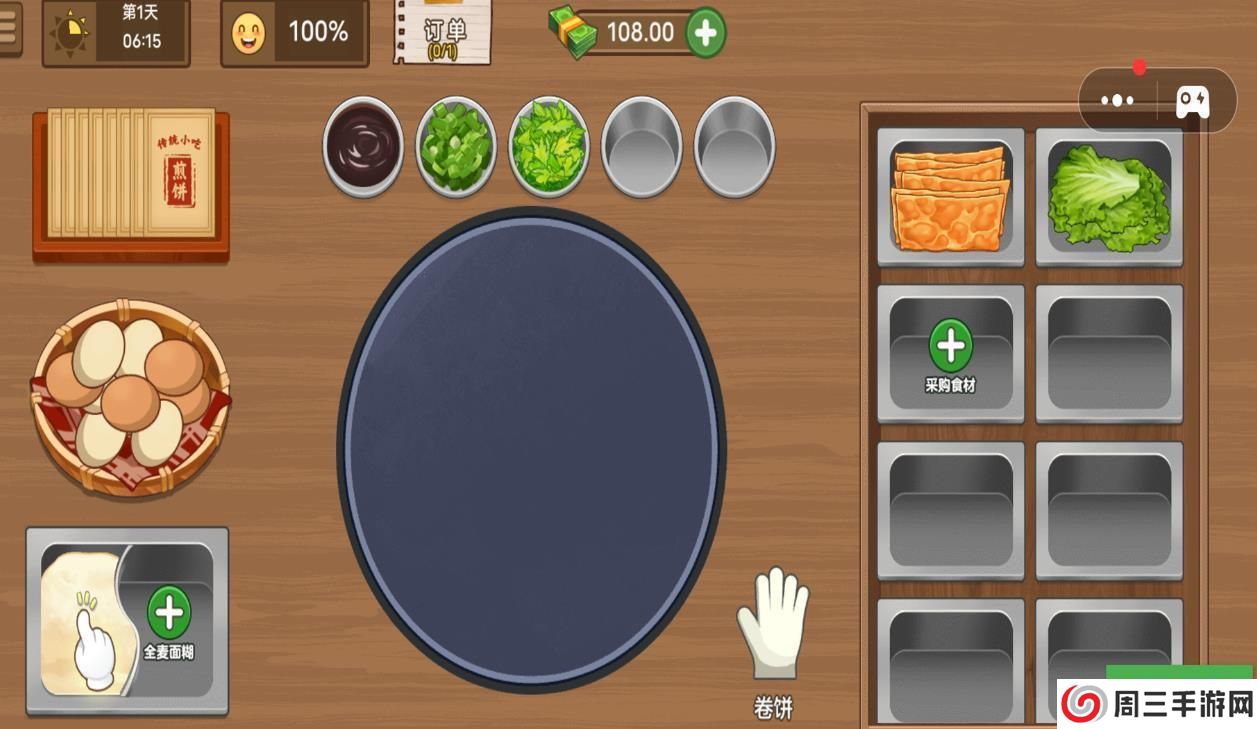
Task: Pick the chopped green onion bowl
Action: tap(456, 147)
